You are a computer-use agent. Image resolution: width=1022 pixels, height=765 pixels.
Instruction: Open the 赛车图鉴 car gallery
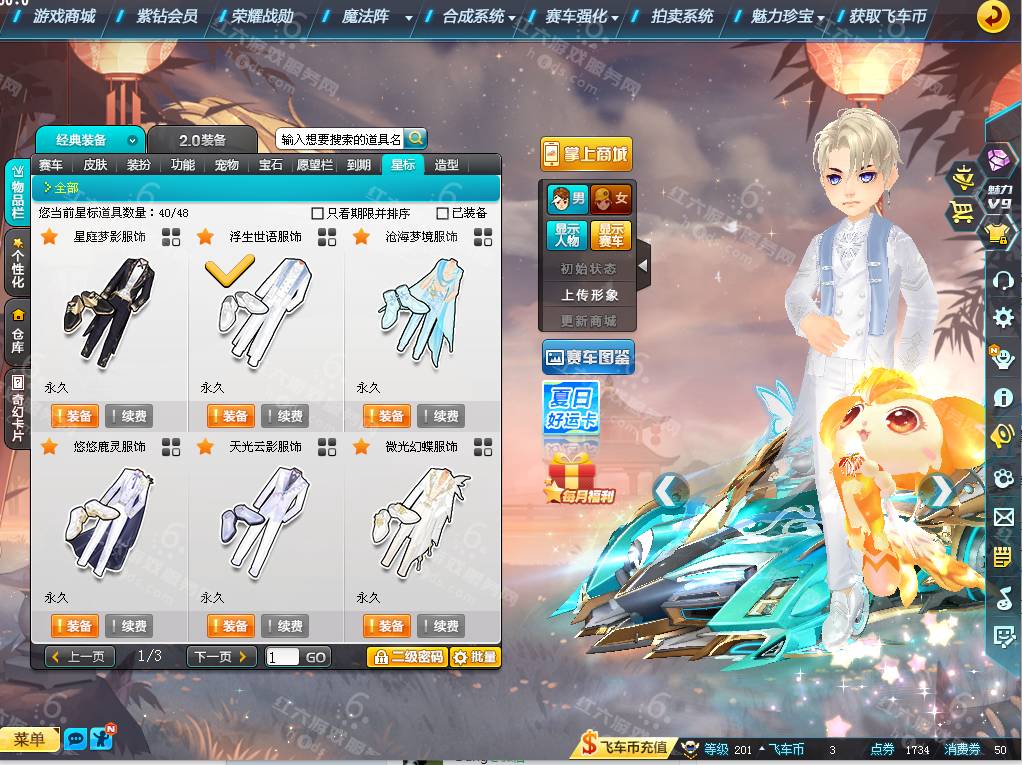(588, 356)
